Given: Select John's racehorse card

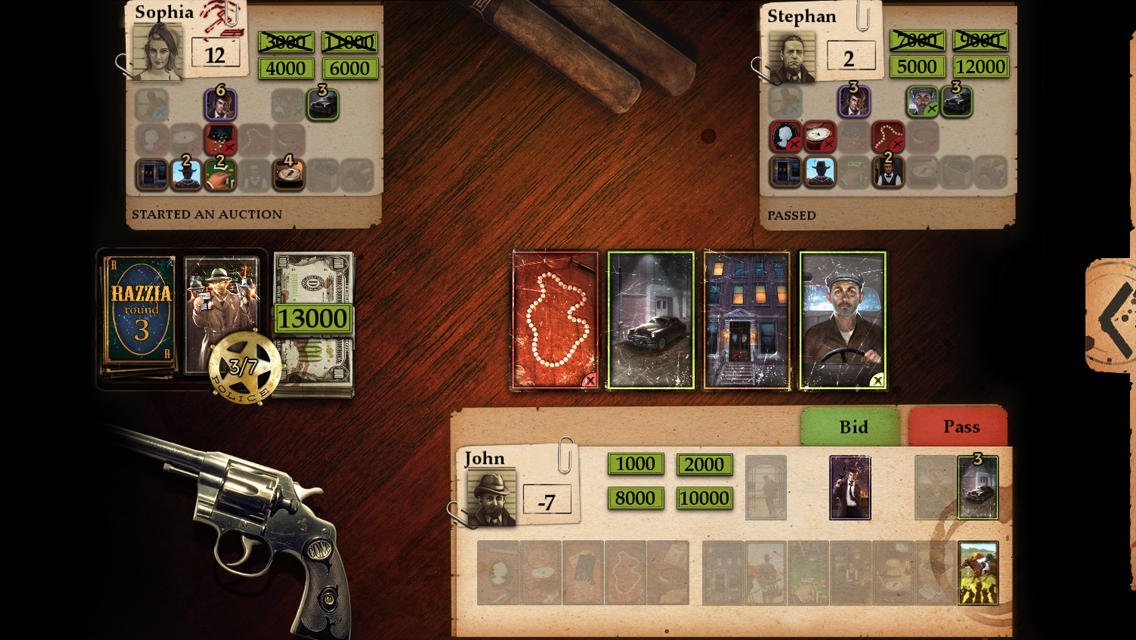Looking at the screenshot, I should 978,573.
